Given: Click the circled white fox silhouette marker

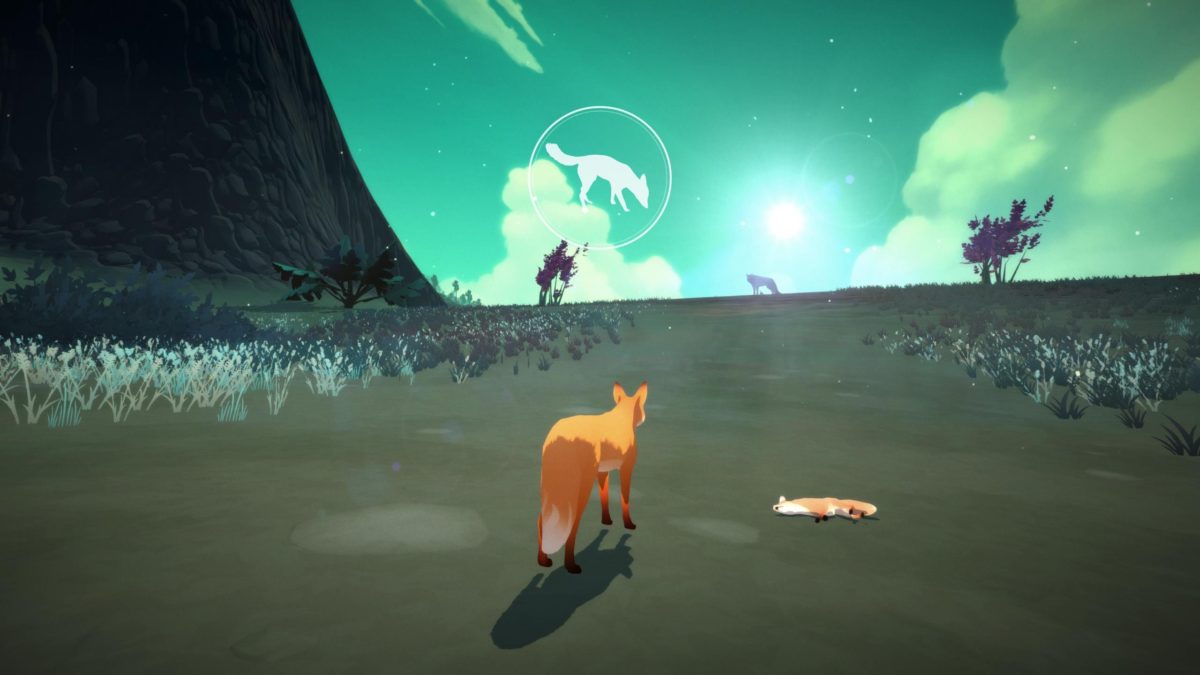Looking at the screenshot, I should pyautogui.click(x=600, y=177).
